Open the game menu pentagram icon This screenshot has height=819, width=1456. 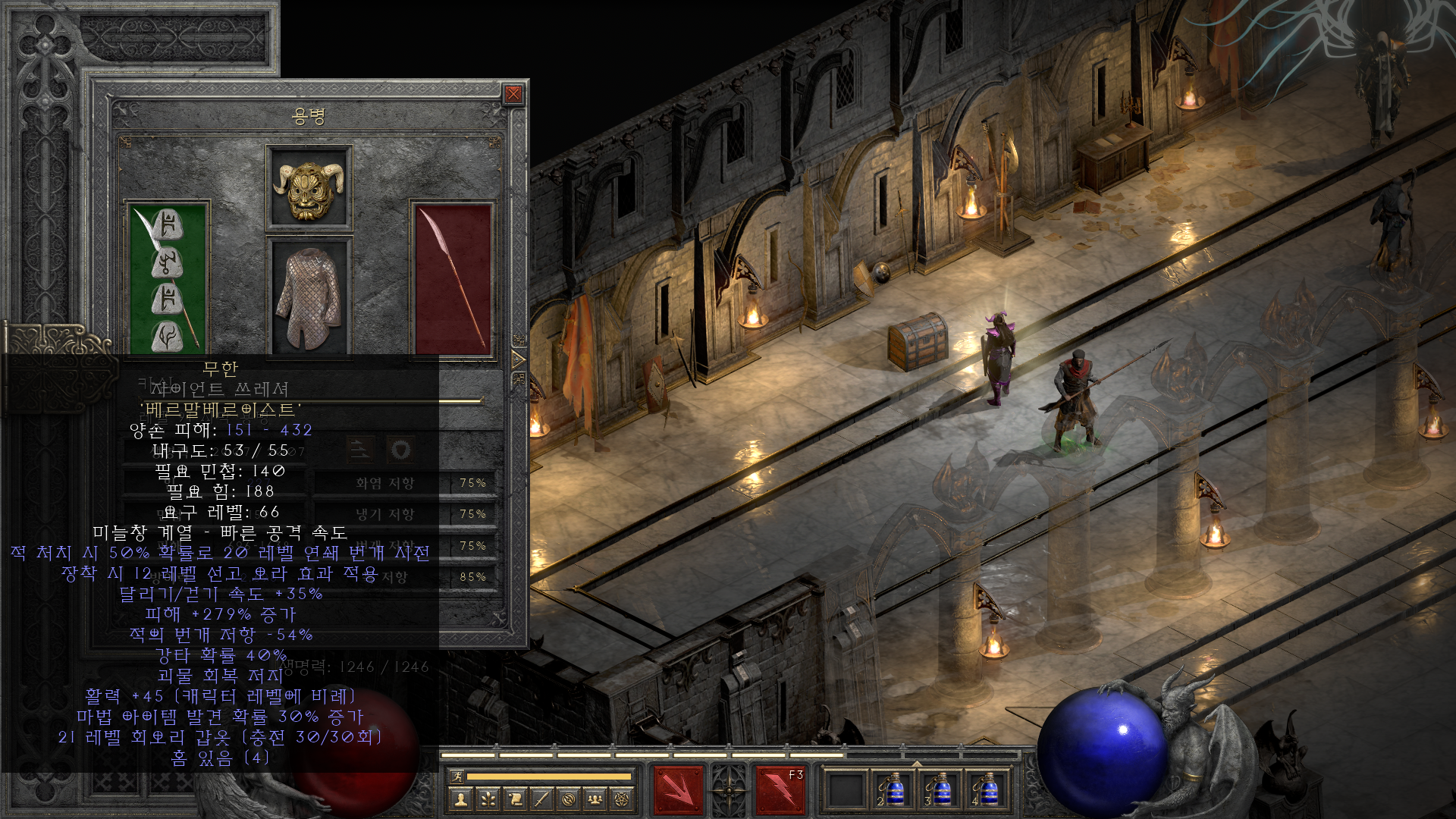(622, 799)
